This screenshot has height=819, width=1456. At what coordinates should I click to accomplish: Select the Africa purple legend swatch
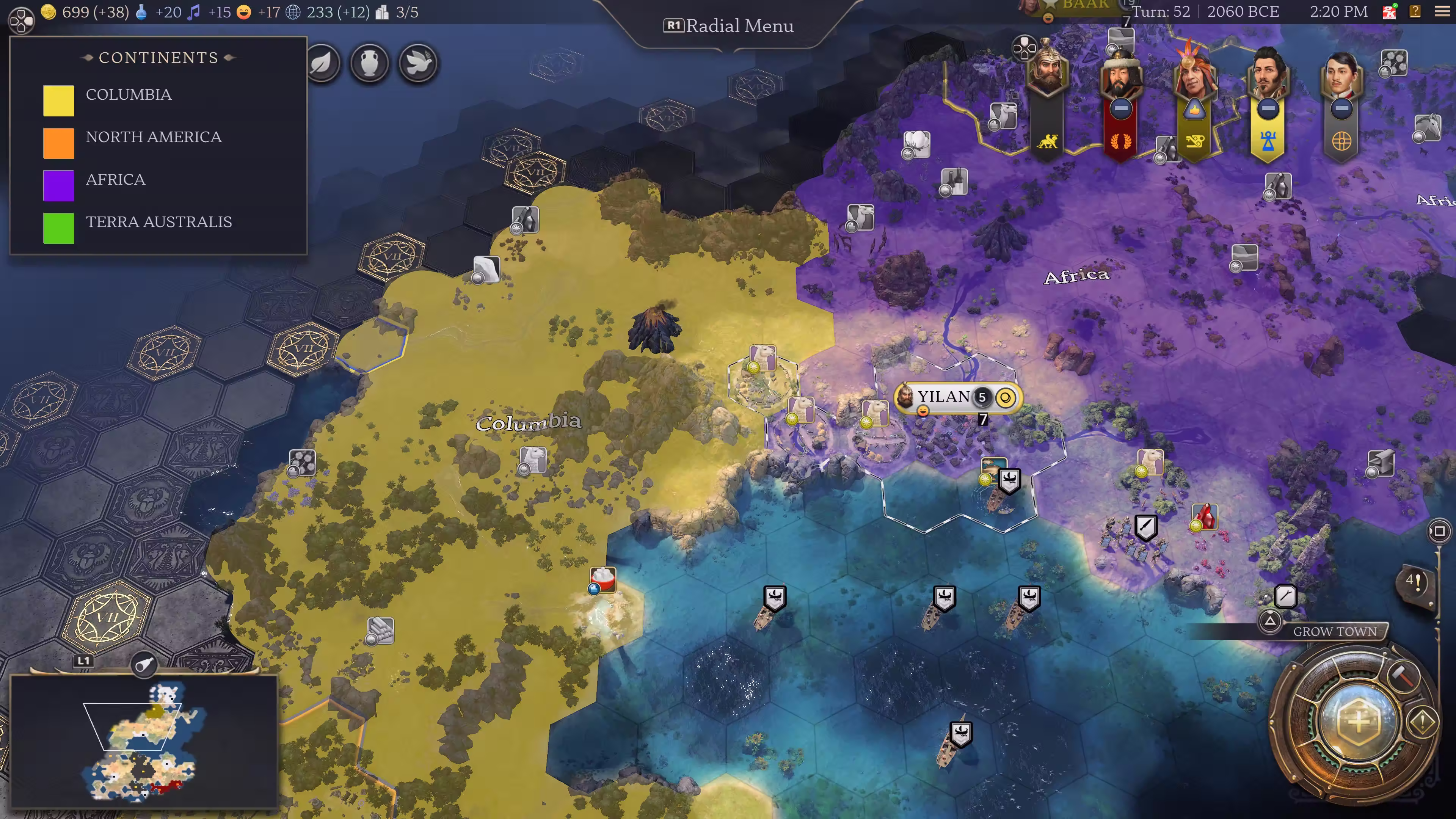click(x=59, y=185)
